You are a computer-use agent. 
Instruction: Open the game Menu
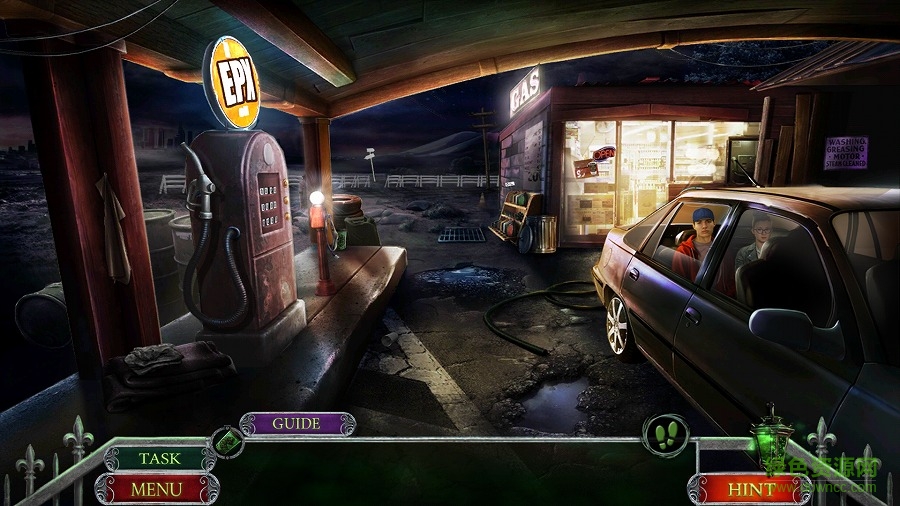(x=157, y=490)
